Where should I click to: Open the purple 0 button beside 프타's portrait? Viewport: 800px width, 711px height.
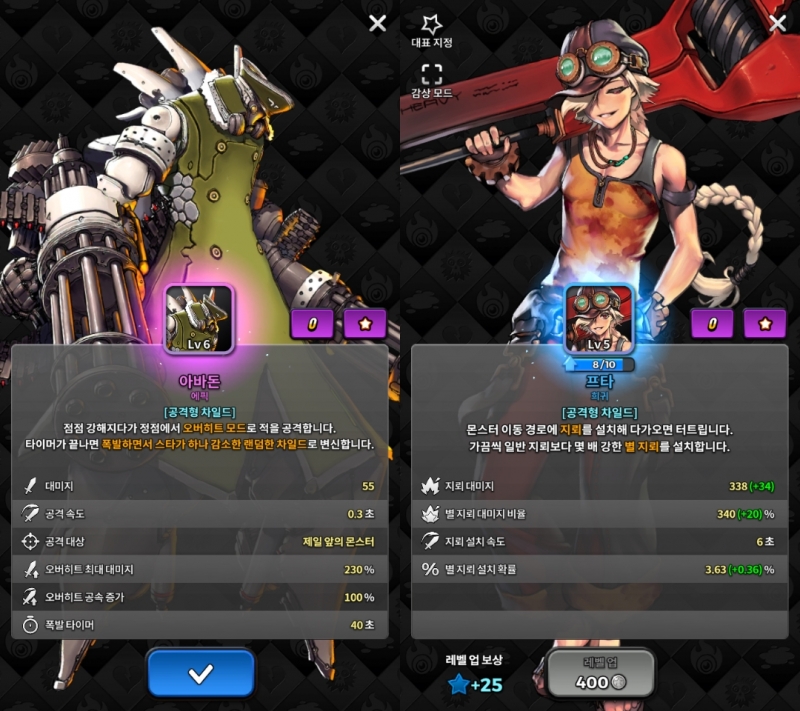point(712,324)
